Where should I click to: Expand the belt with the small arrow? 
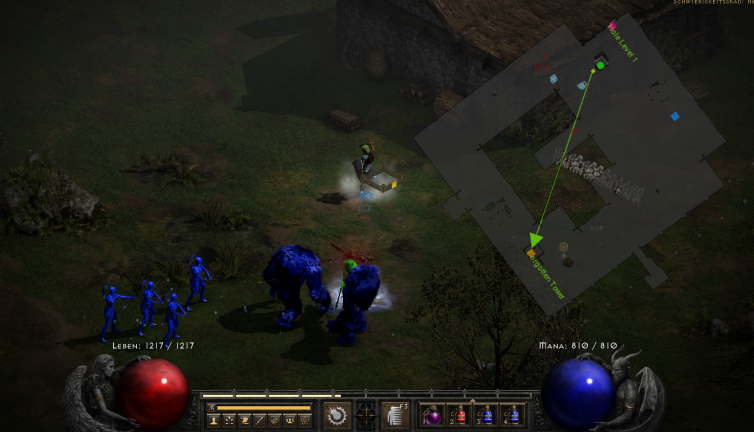472,401
